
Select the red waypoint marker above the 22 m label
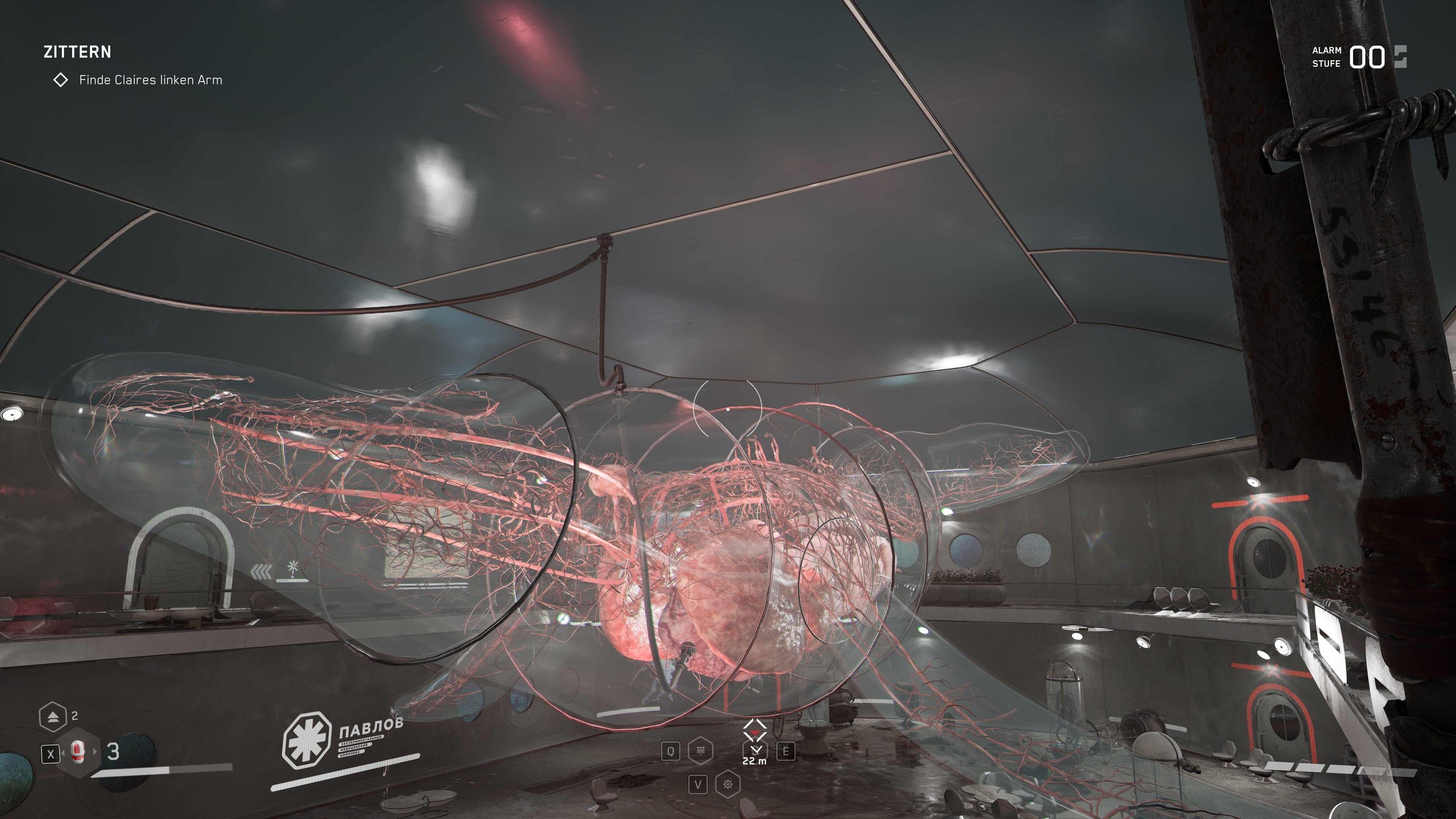coord(755,733)
